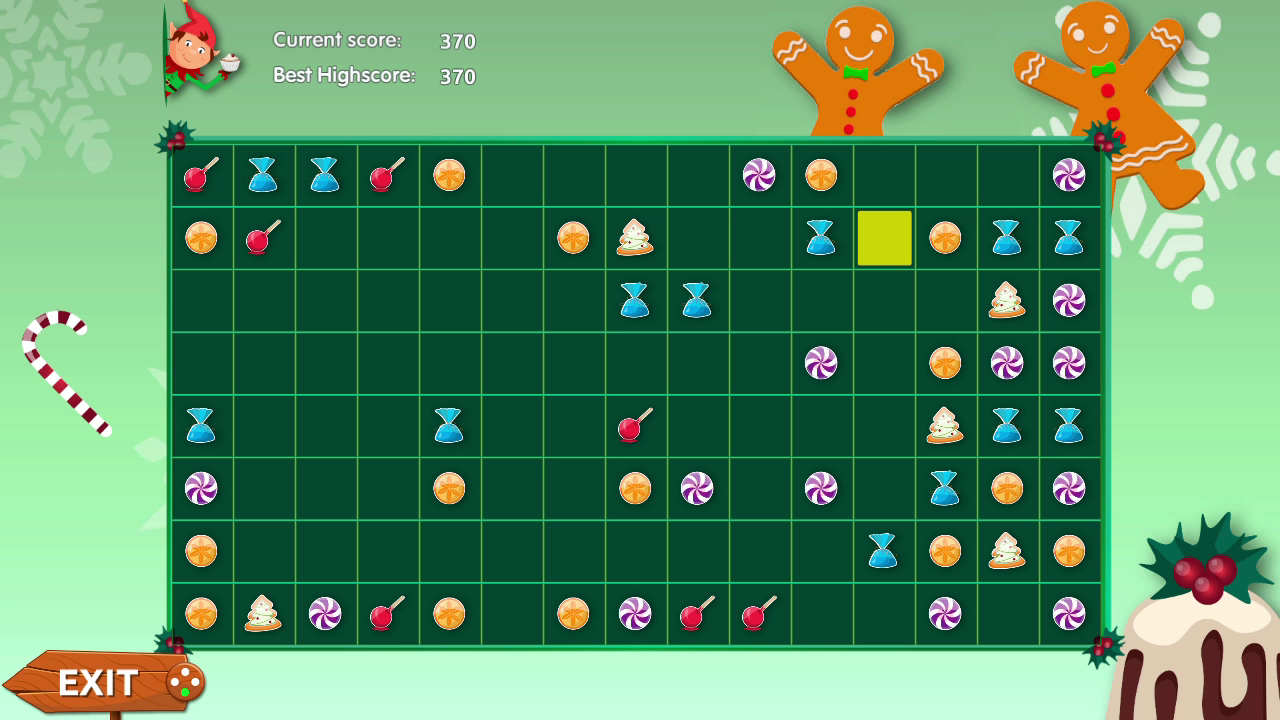Click the purple swirl candy in the leftmost column
The width and height of the screenshot is (1280, 720).
coord(200,488)
